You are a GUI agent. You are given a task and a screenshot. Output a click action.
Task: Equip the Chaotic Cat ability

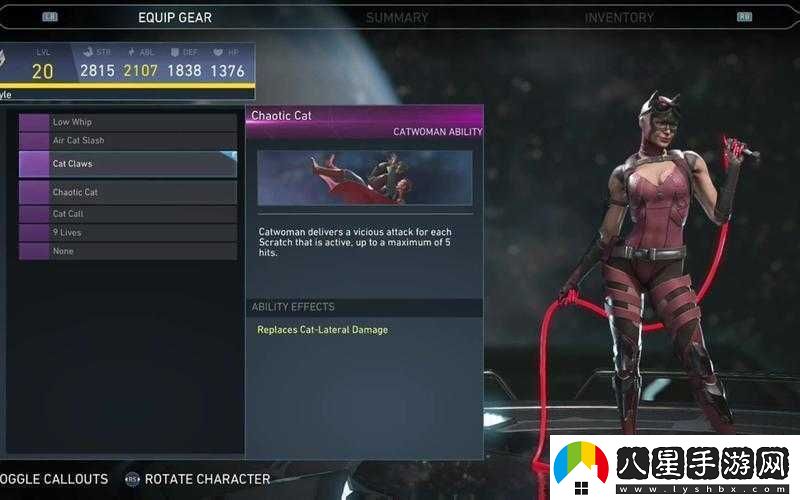click(x=128, y=192)
